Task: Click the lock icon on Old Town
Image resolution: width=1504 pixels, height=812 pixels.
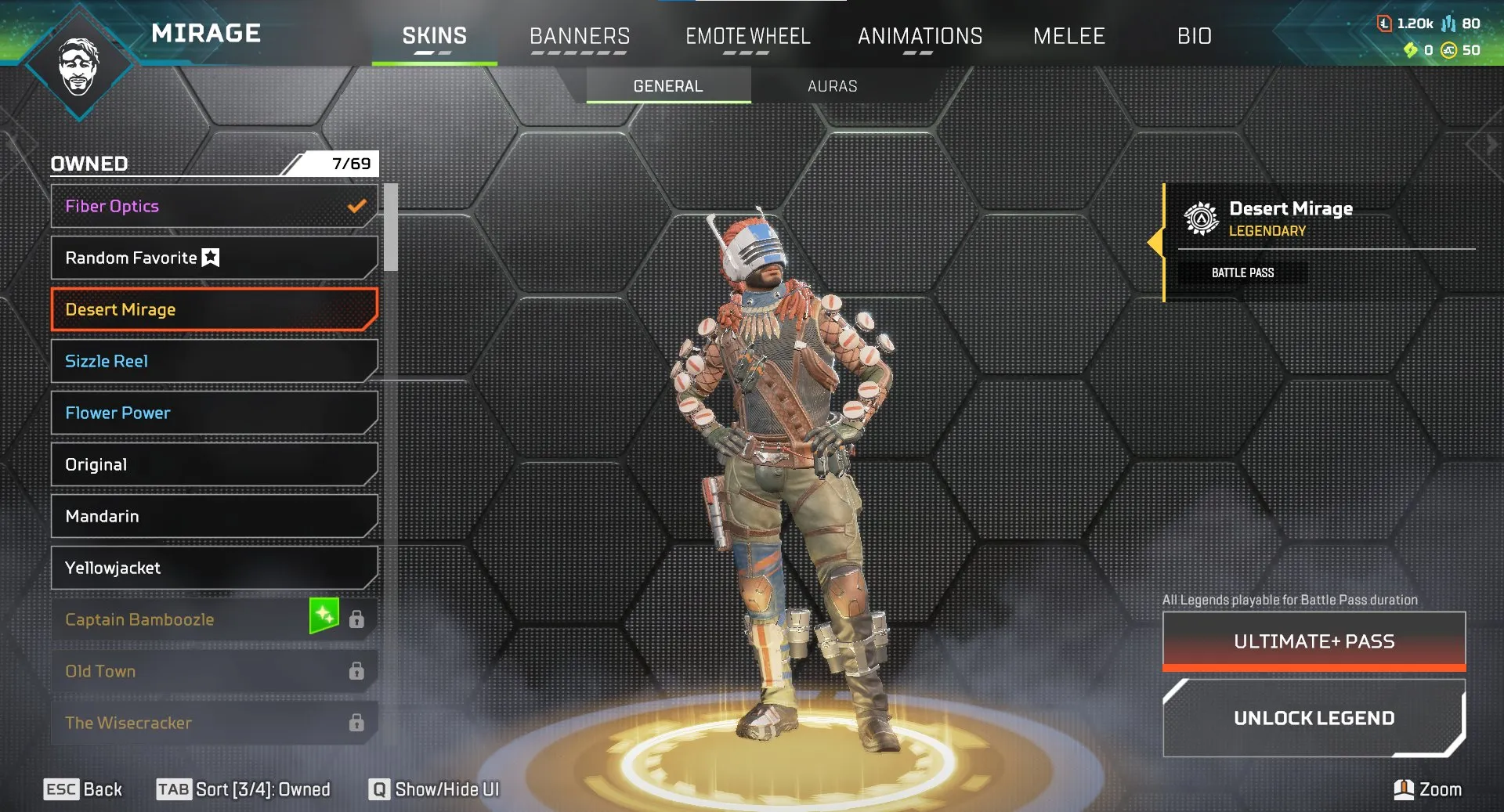Action: pyautogui.click(x=357, y=671)
